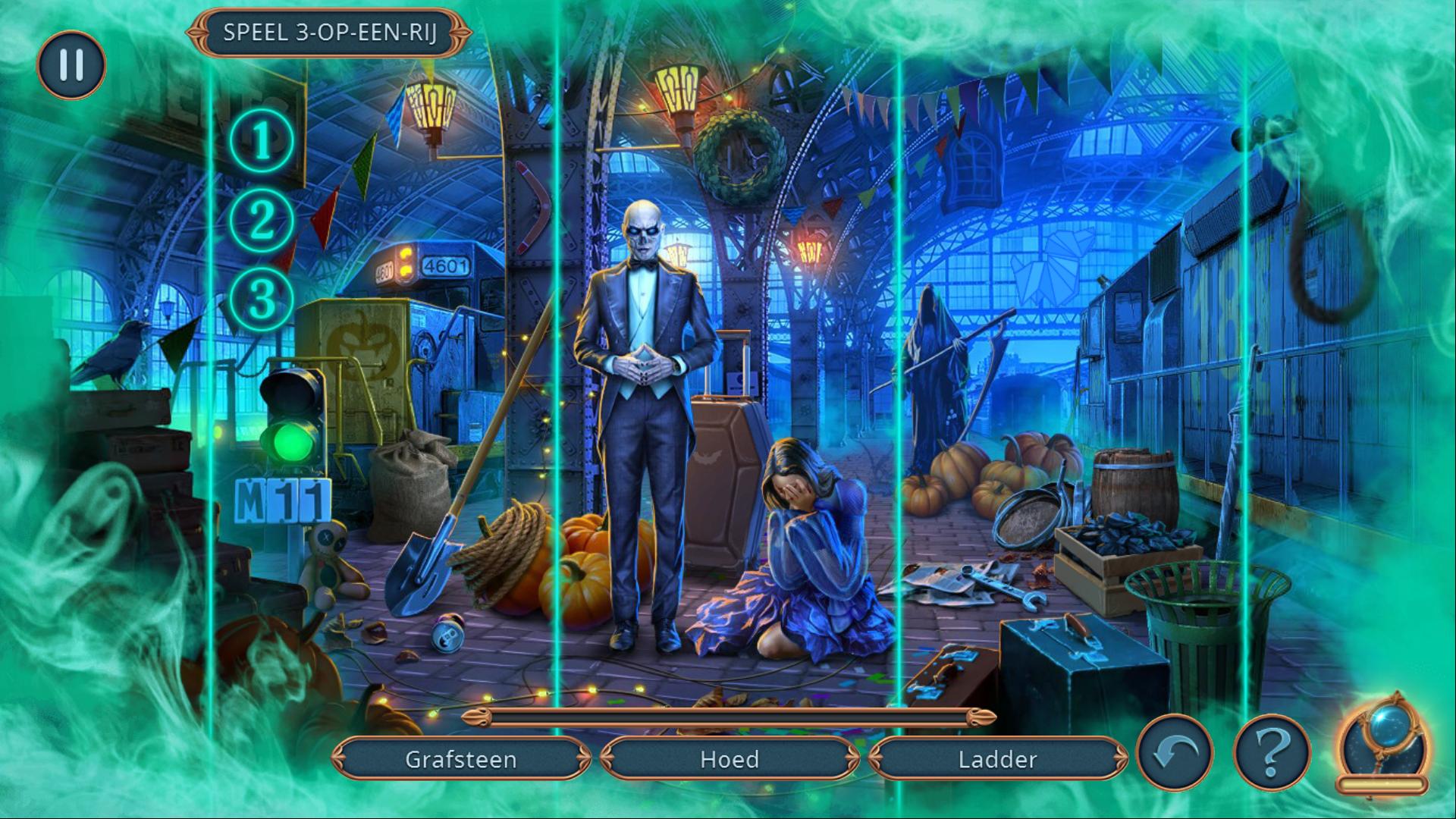Select the Hoed item label
The image size is (1456, 819).
pos(730,759)
